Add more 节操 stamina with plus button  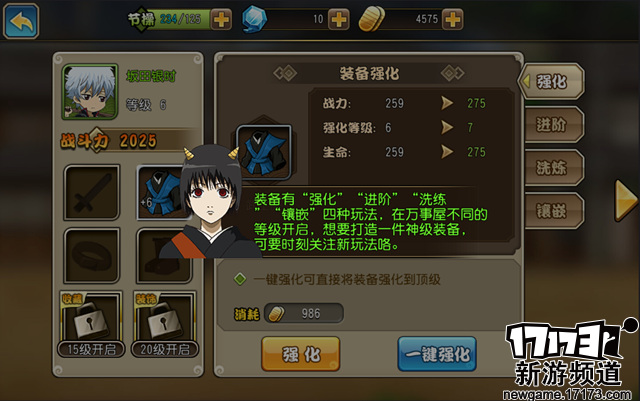coord(221,19)
